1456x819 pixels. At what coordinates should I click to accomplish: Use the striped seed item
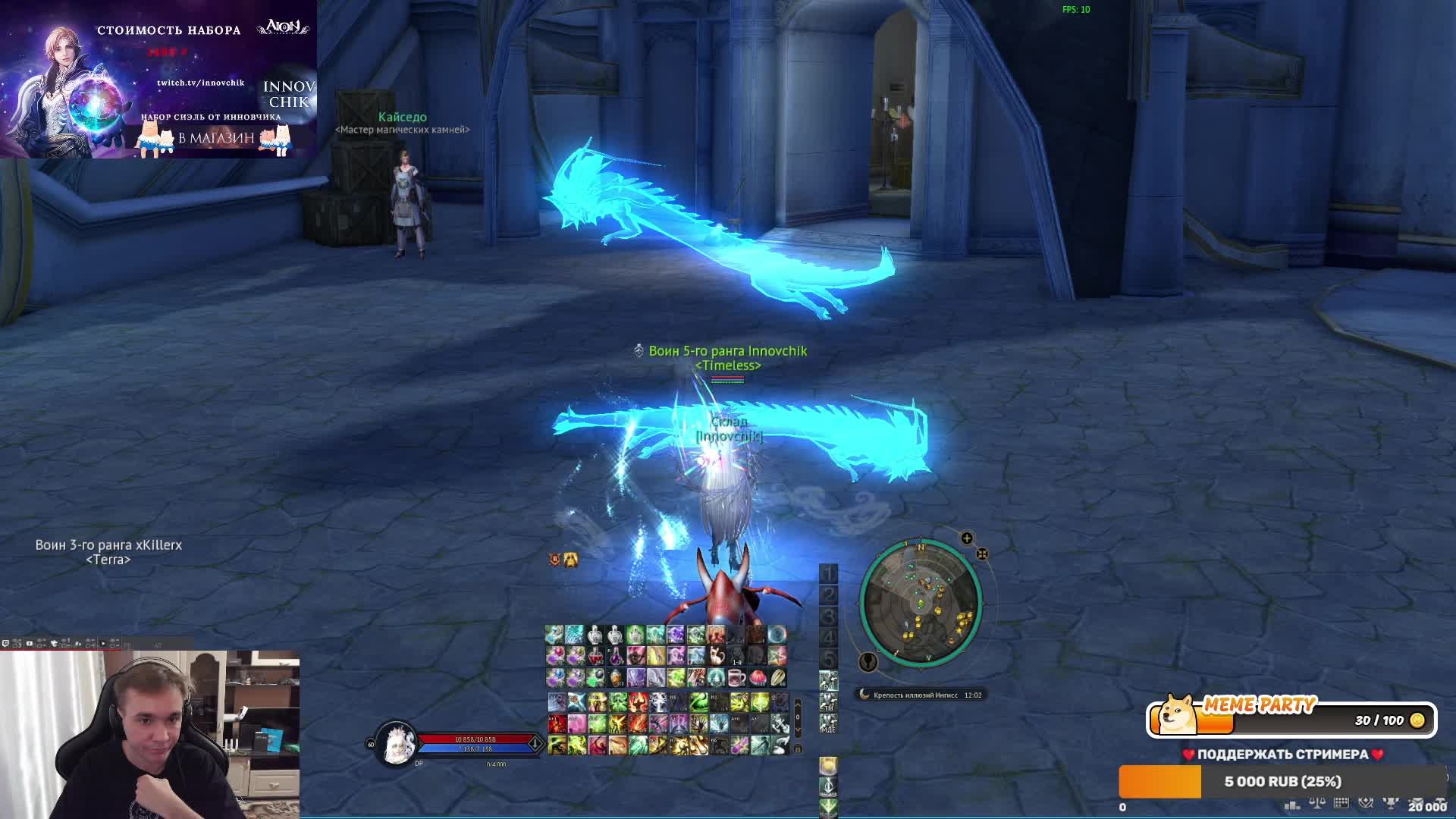[x=777, y=677]
